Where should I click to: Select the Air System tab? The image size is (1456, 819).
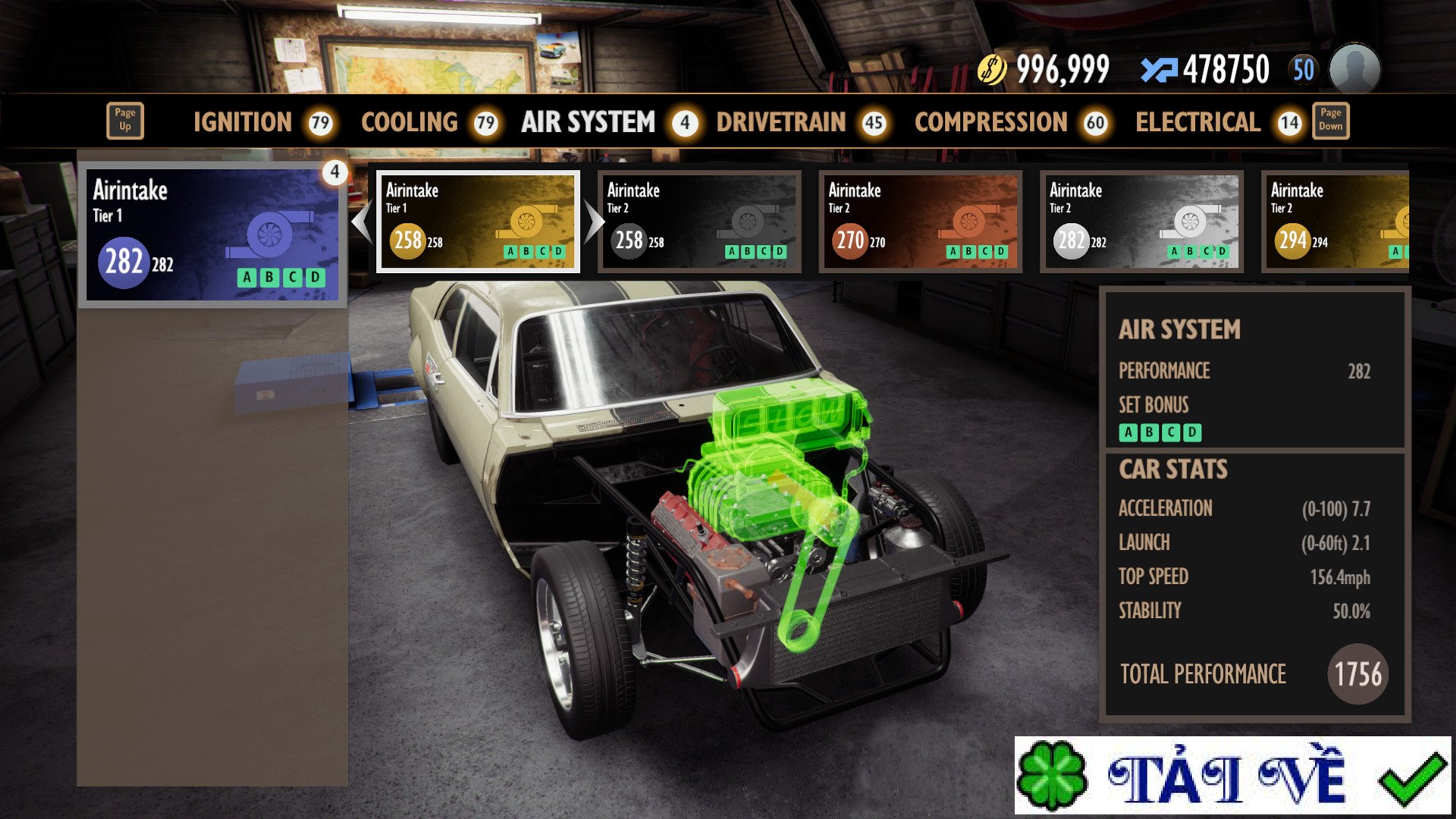pyautogui.click(x=588, y=122)
